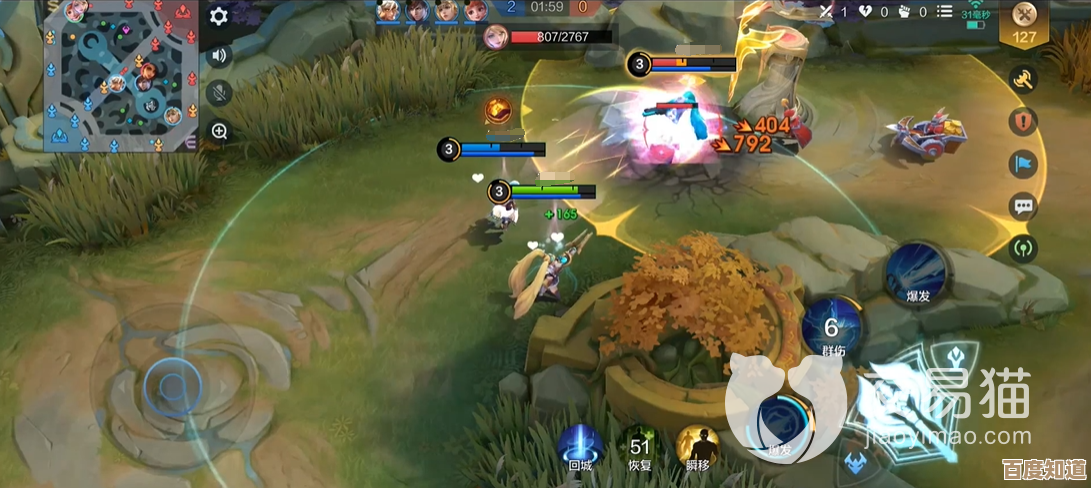Image resolution: width=1091 pixels, height=488 pixels.
Task: Toggle the speaker sound button
Action: [219, 55]
